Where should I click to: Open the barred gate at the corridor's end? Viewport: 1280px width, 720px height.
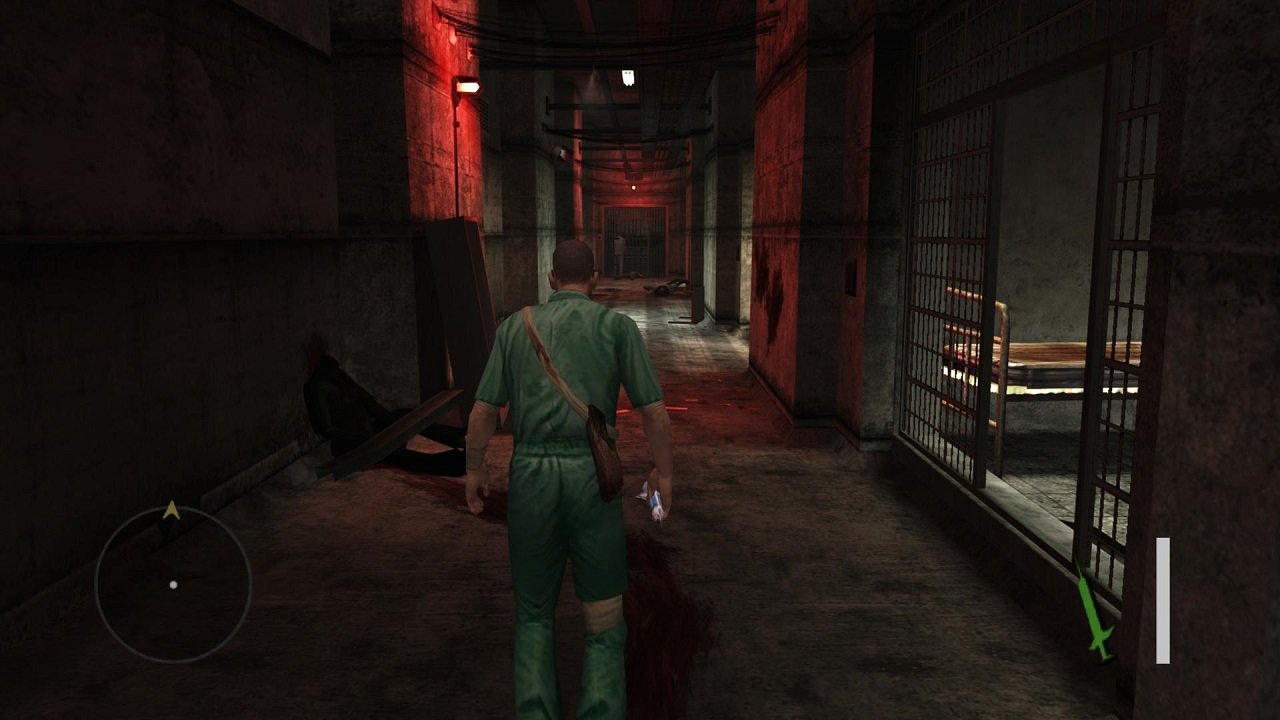pos(635,245)
